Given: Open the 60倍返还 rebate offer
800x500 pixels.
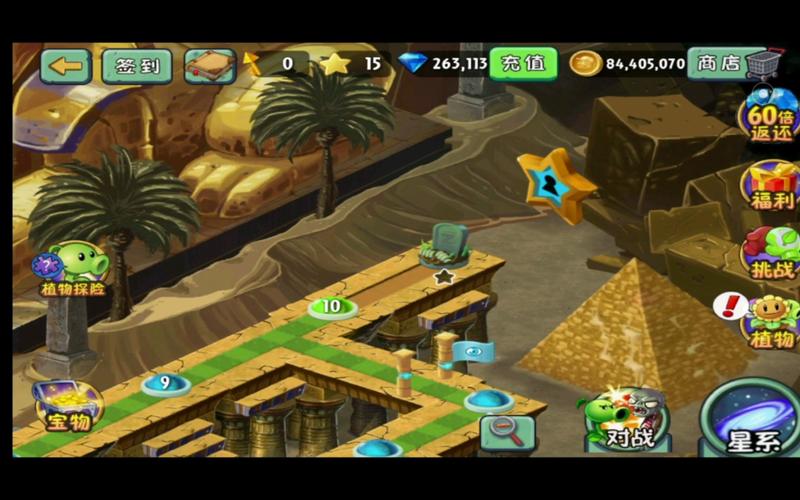Looking at the screenshot, I should [773, 118].
